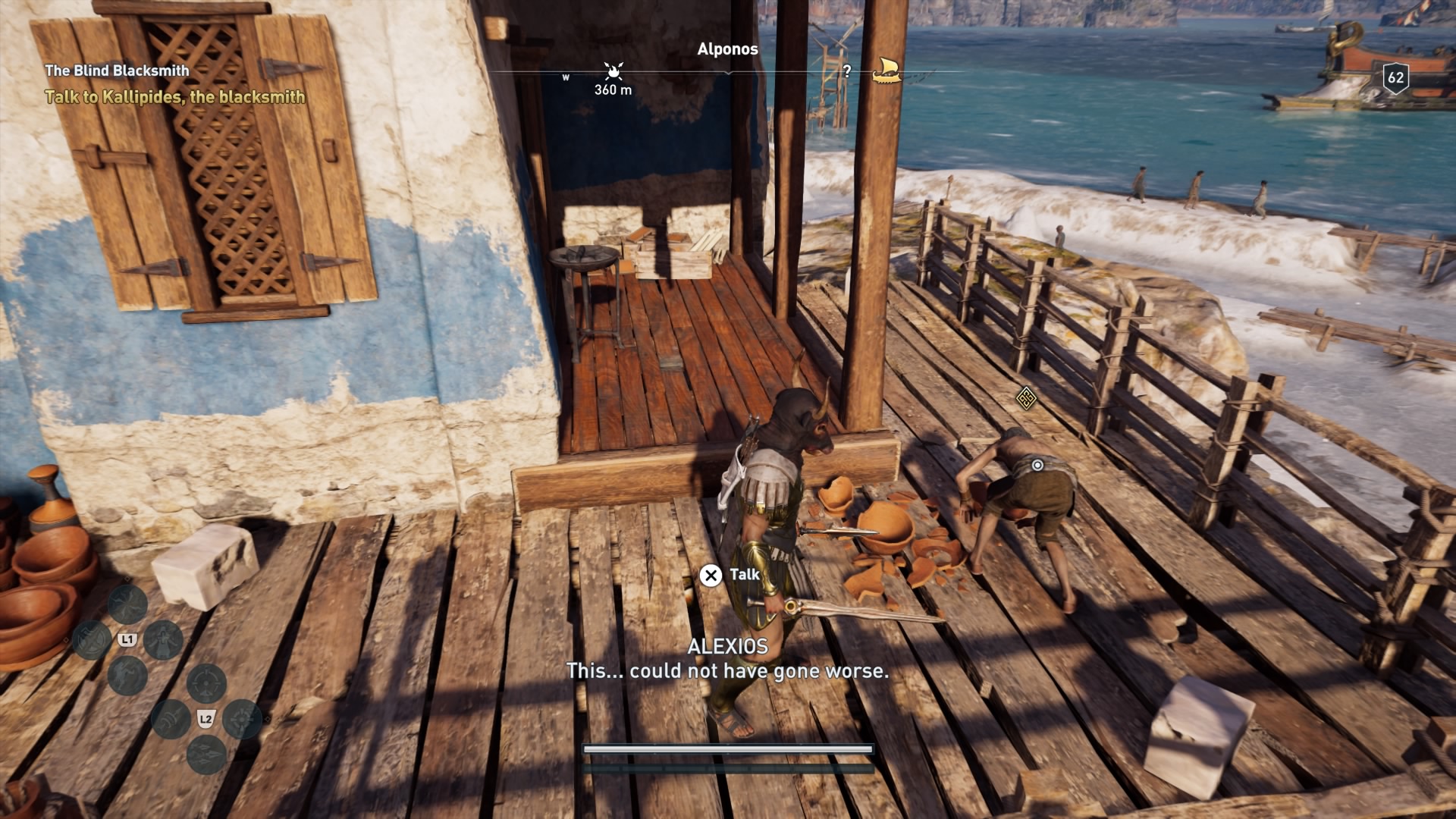1456x819 pixels.
Task: Click the L2 prompt badge on the ability wheel
Action: pyautogui.click(x=206, y=718)
